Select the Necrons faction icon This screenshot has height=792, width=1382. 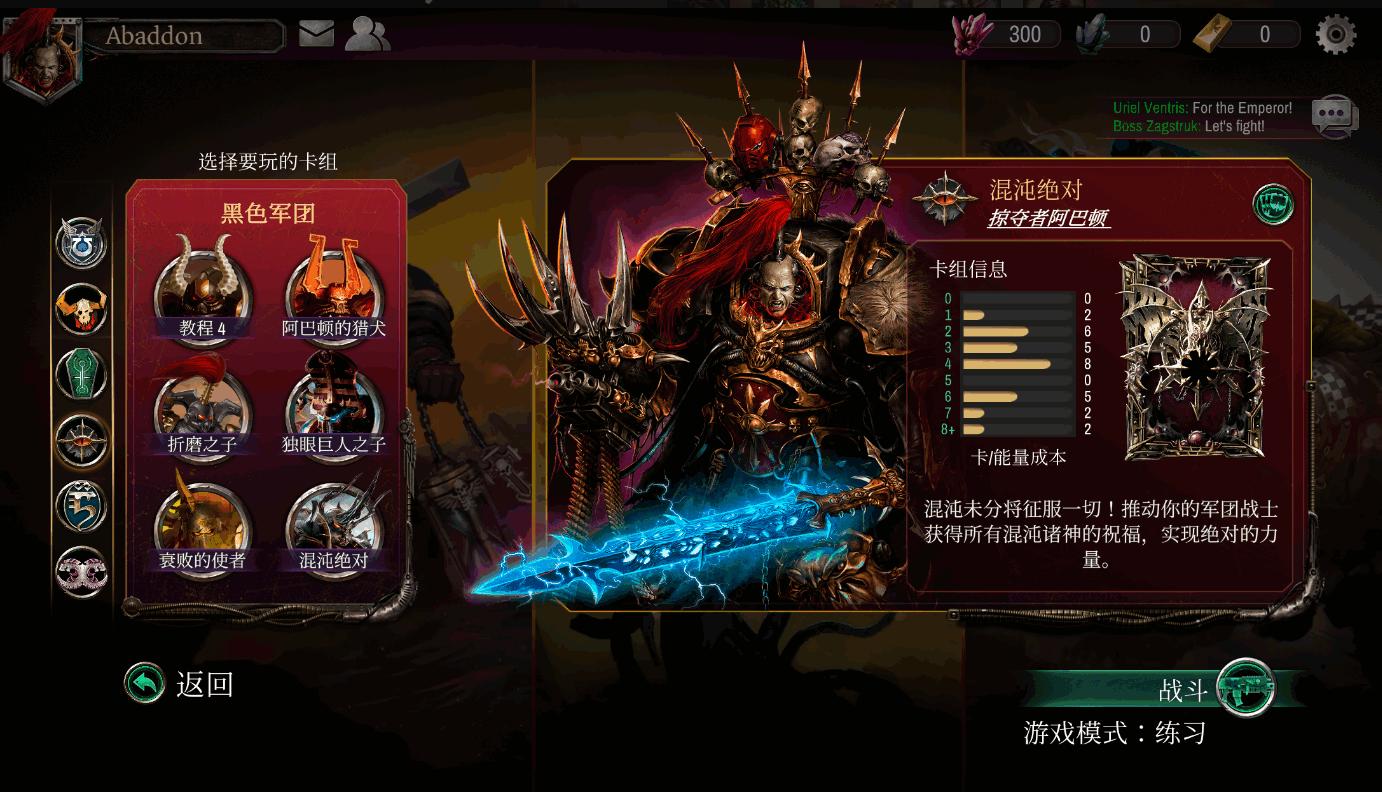[x=81, y=374]
